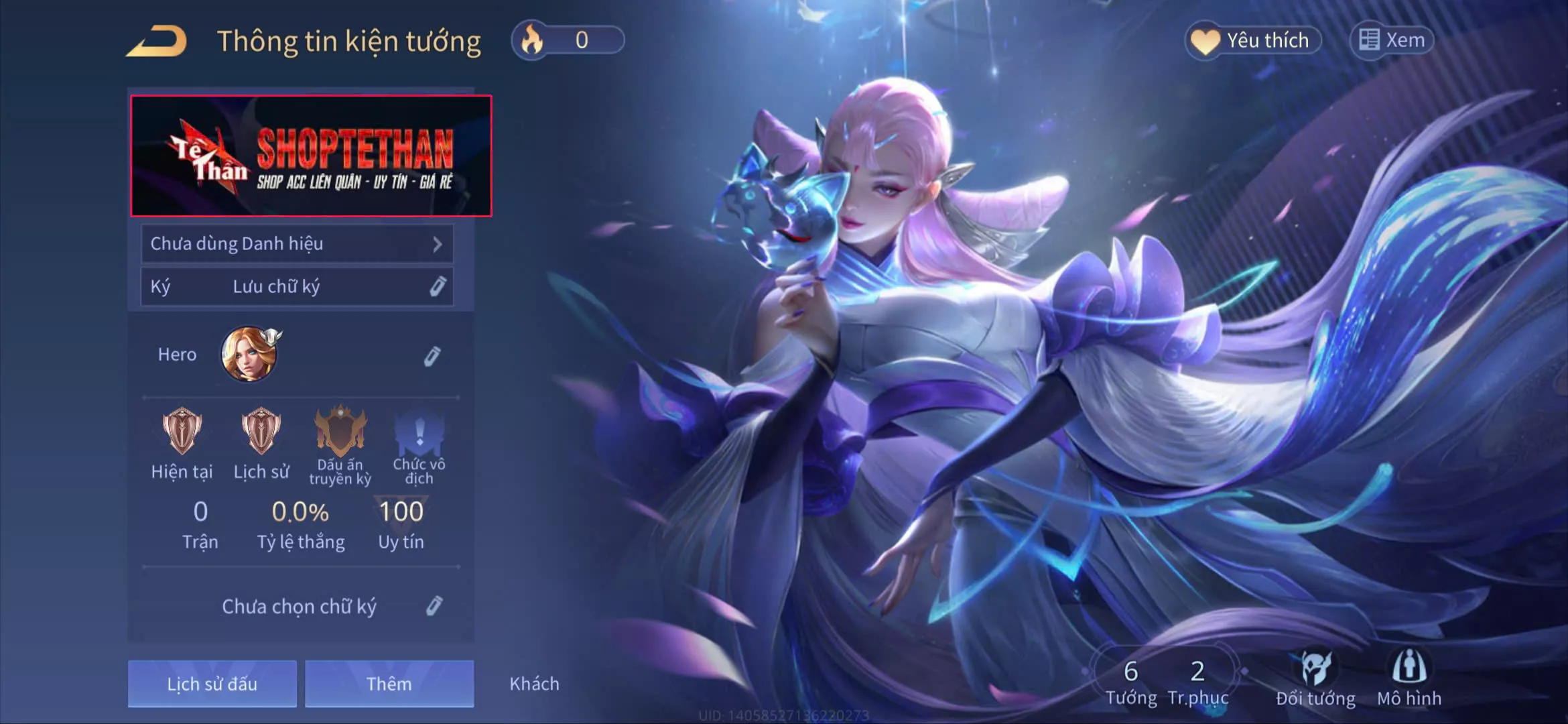This screenshot has width=1568, height=724.
Task: Click the SHOPTETHAN banner image
Action: click(x=311, y=156)
